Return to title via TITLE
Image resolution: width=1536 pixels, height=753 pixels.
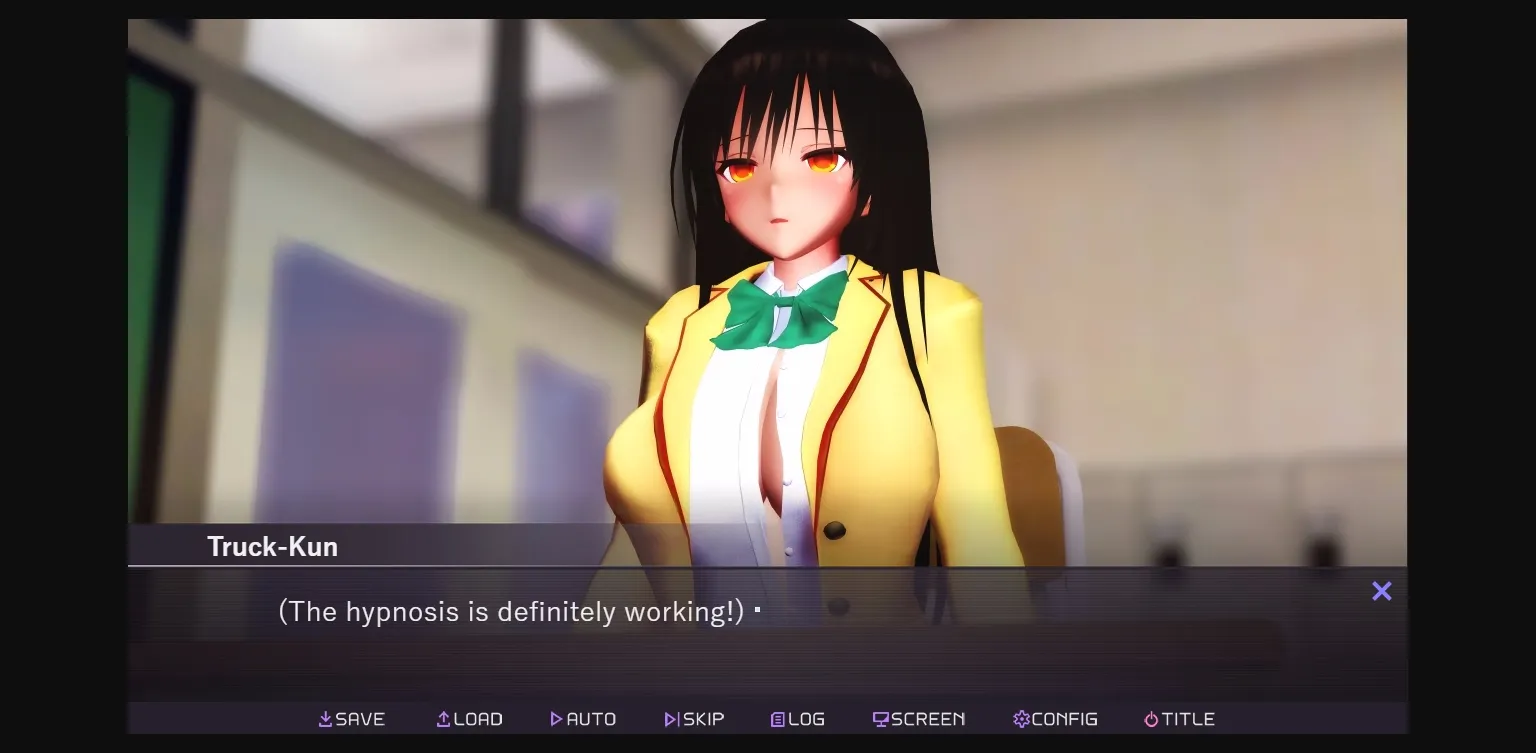point(1179,718)
